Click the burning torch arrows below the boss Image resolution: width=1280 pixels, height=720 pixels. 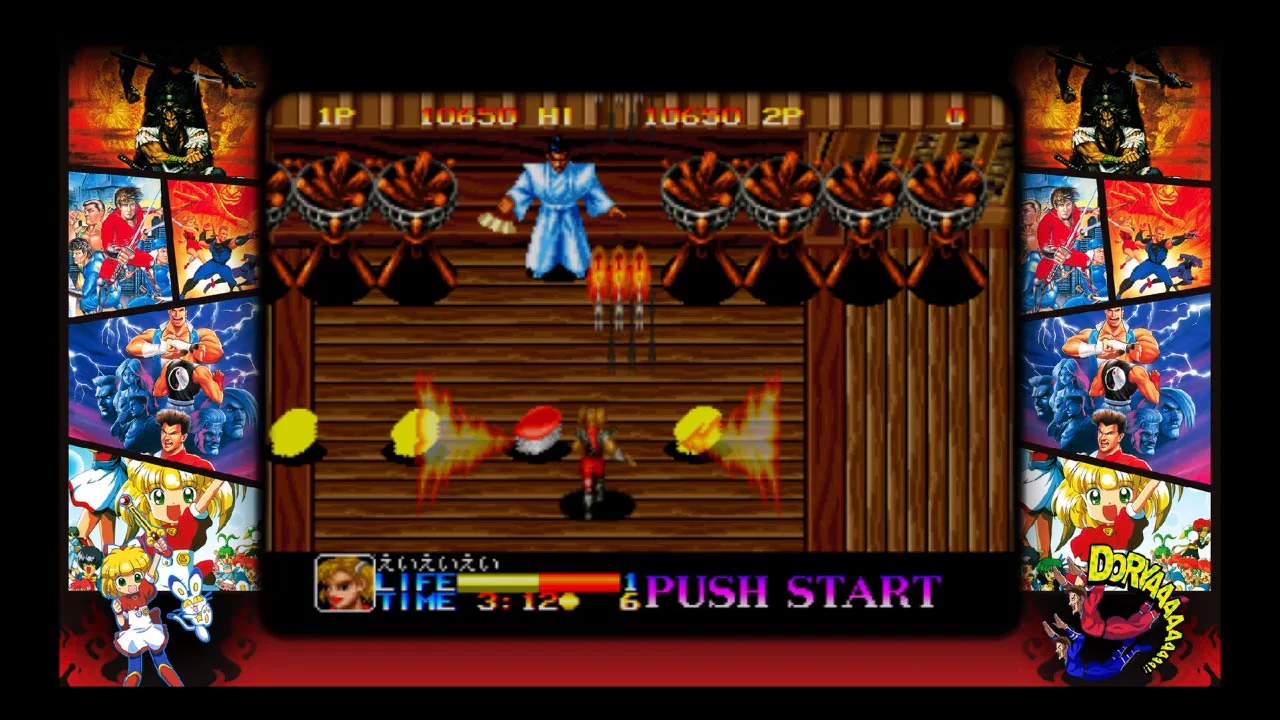click(618, 280)
